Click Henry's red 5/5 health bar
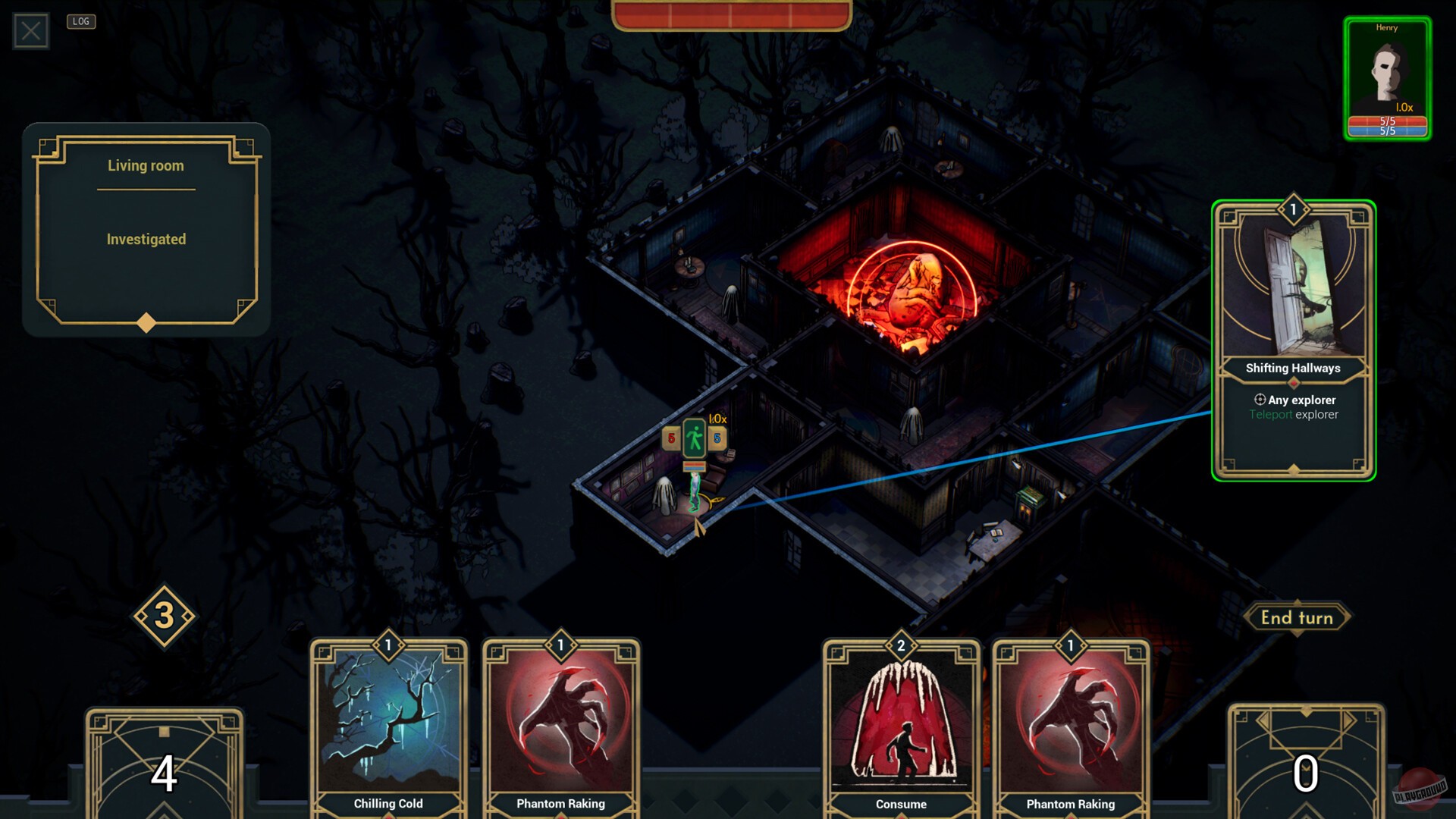This screenshot has width=1456, height=819. pyautogui.click(x=1387, y=119)
